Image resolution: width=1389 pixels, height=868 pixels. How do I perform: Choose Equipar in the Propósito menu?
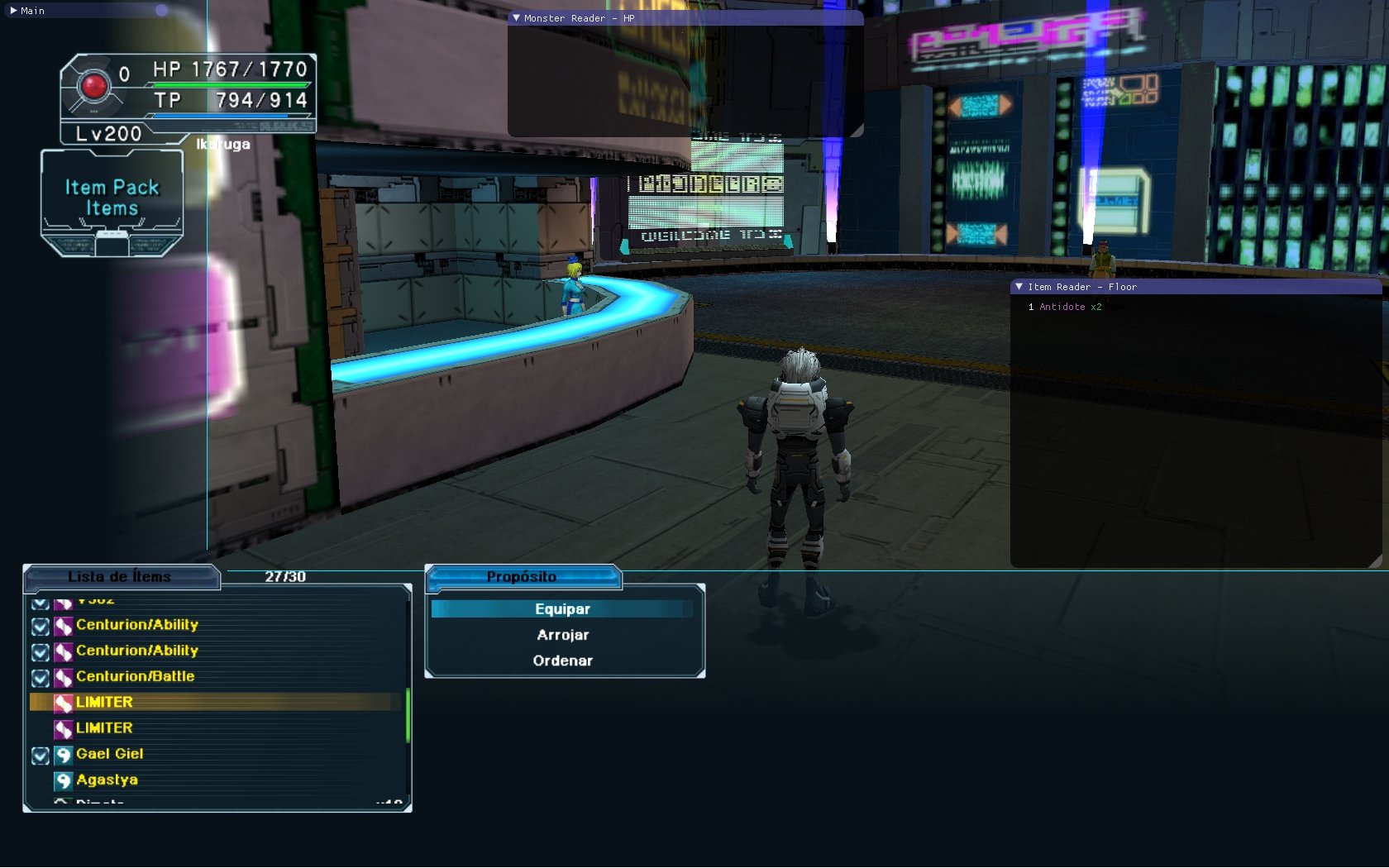pos(562,609)
